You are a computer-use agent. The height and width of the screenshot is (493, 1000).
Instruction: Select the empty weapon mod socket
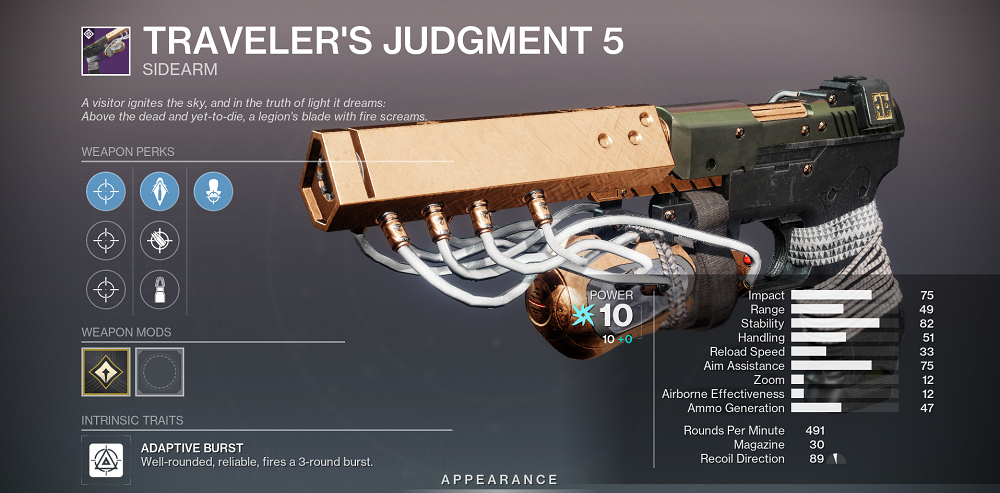click(160, 371)
